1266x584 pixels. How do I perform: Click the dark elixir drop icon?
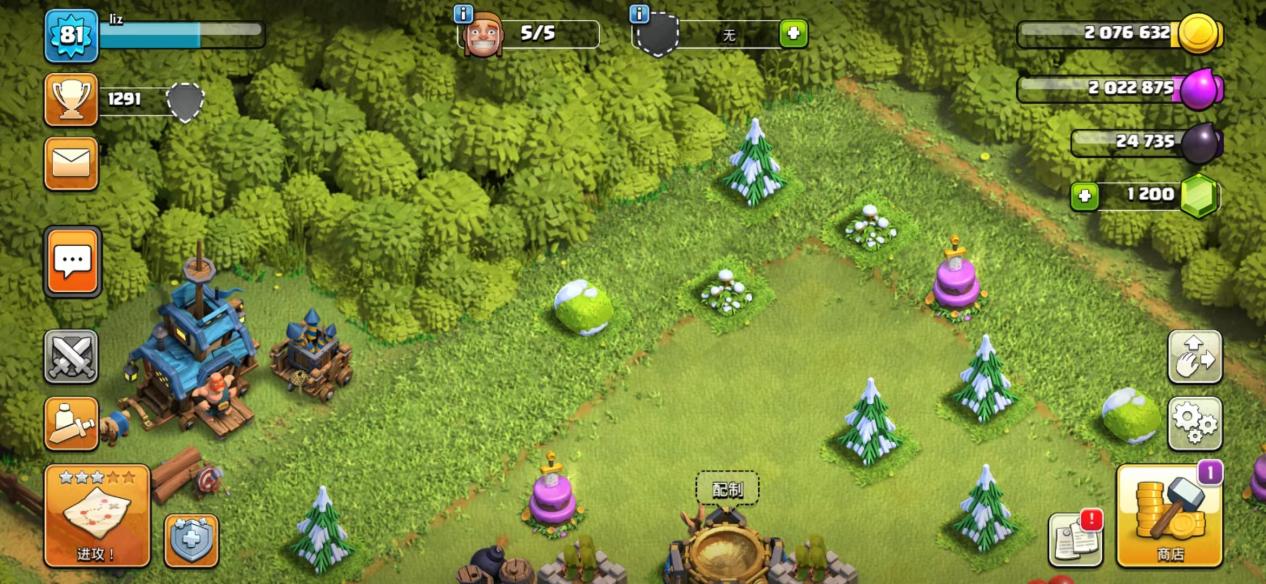[1199, 143]
